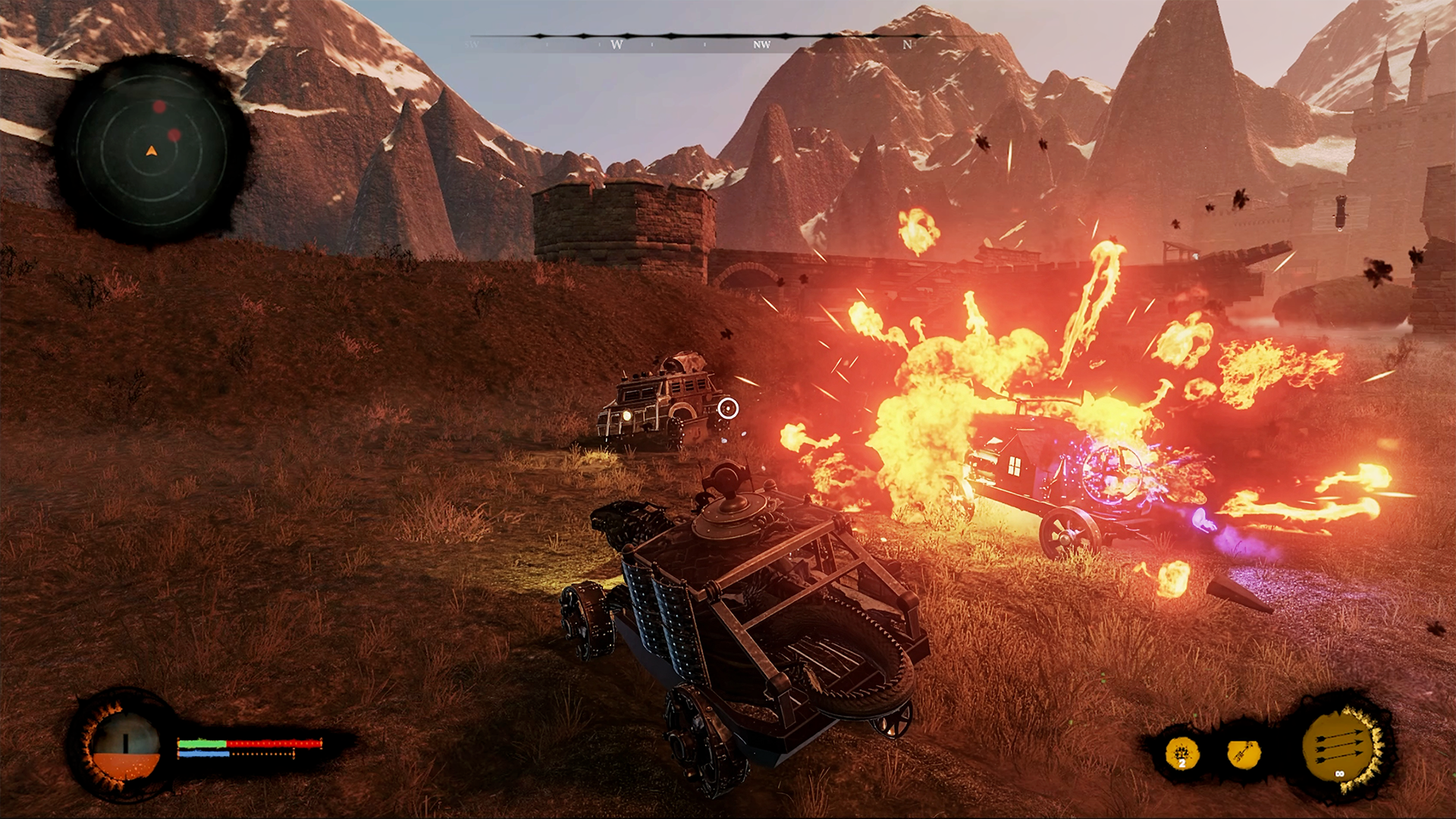
Task: Click the orange player arrow on the minimap
Action: coord(152,151)
